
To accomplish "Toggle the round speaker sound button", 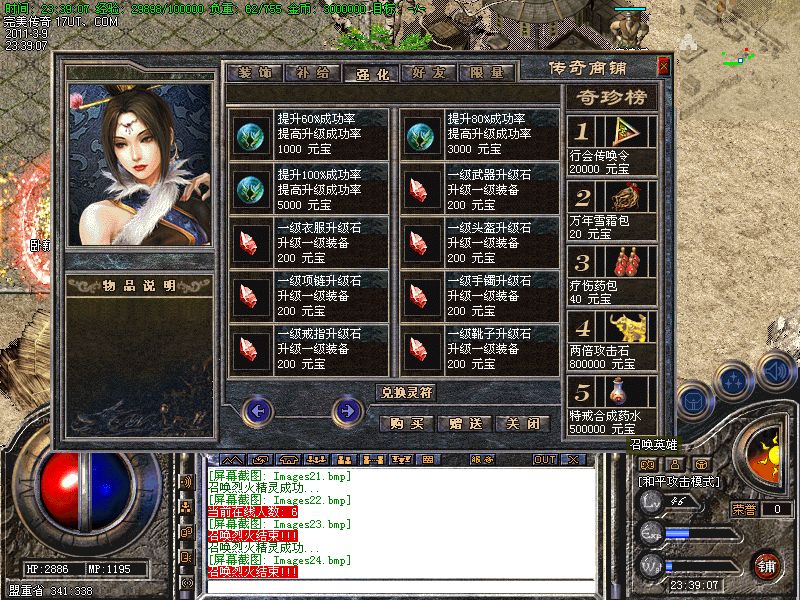I will click(774, 369).
